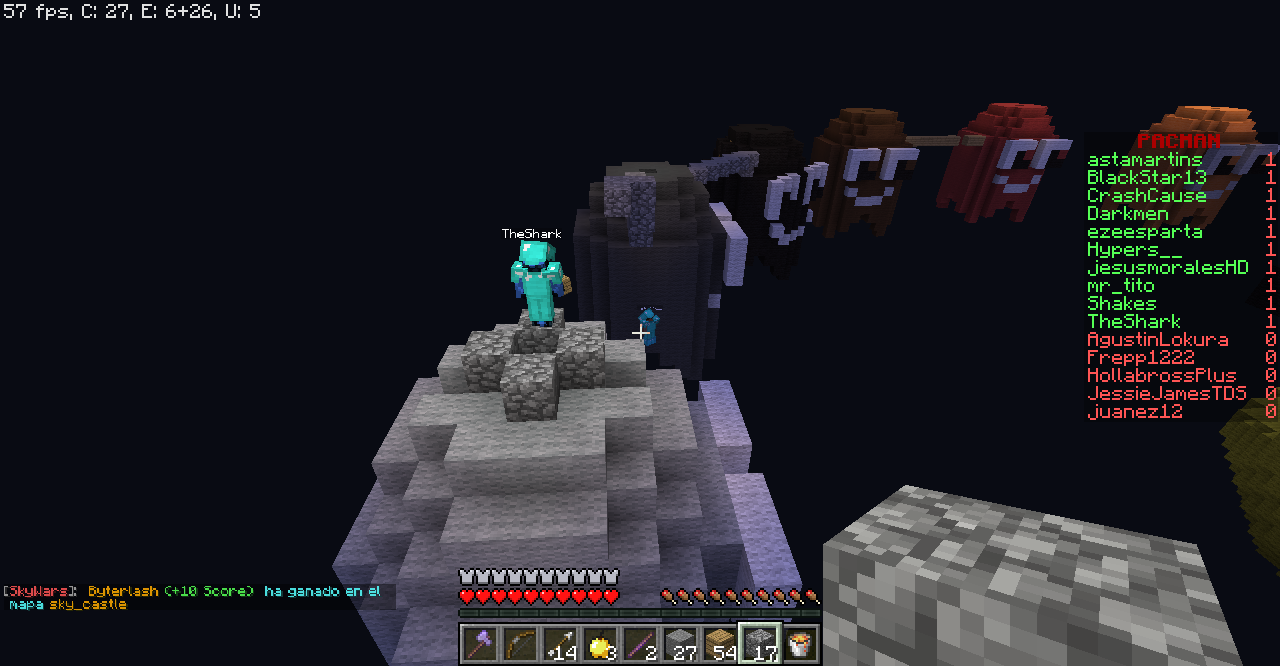
Task: Select the cobblestone stack of 17
Action: 758,643
